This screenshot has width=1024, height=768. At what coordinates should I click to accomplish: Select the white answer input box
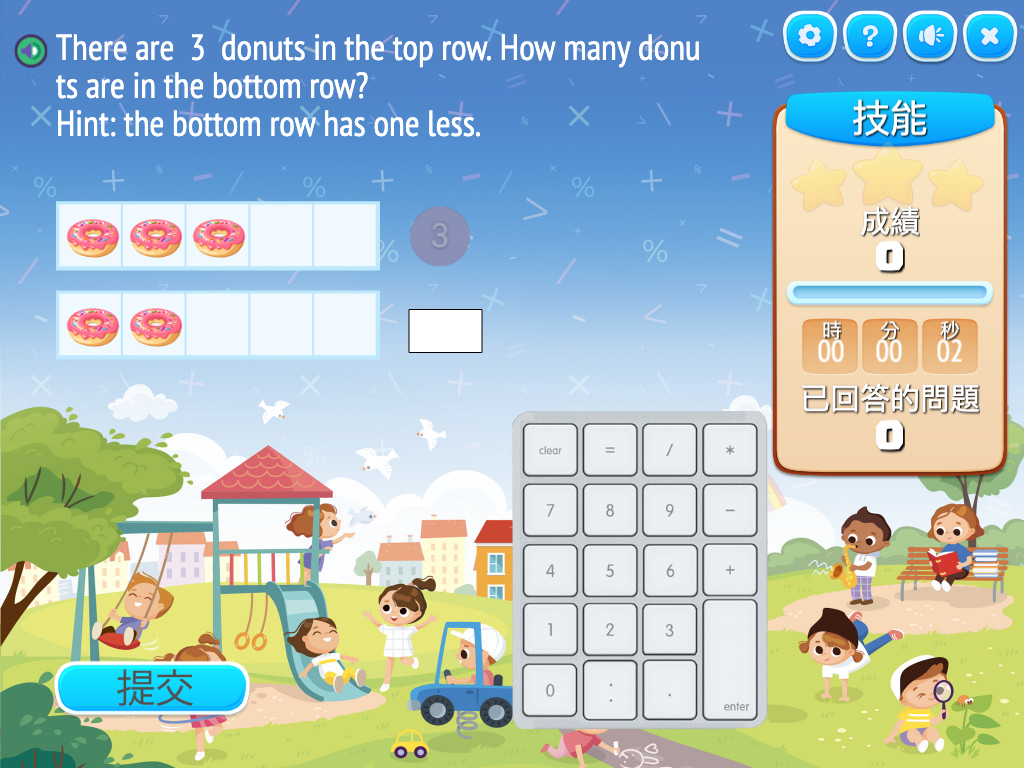[445, 331]
